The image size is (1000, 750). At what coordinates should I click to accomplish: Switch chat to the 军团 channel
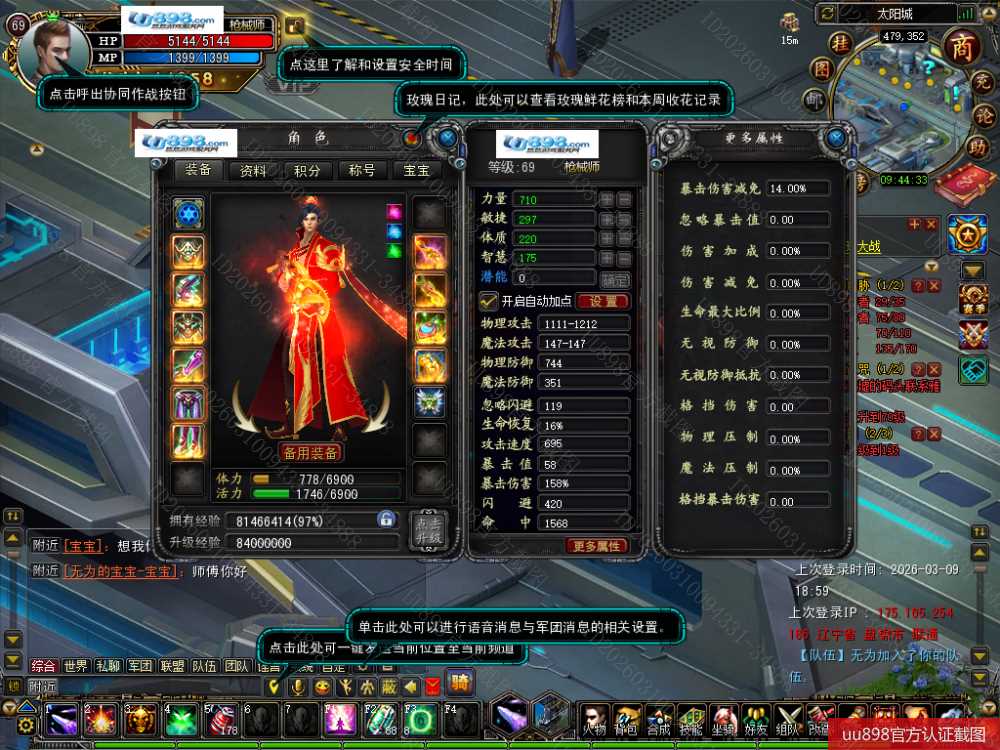[140, 666]
